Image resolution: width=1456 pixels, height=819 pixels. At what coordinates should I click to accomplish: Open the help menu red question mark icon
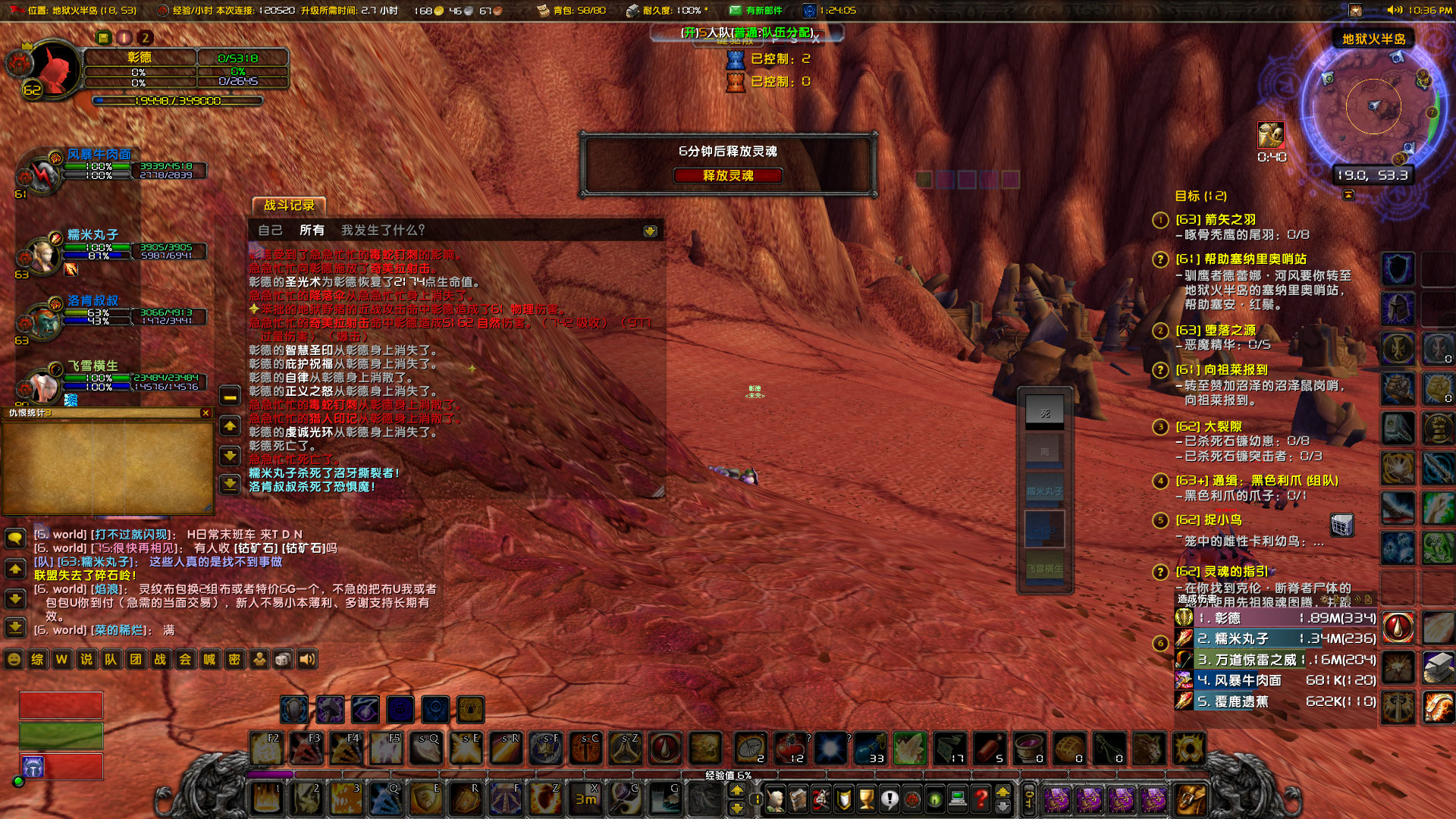click(981, 799)
